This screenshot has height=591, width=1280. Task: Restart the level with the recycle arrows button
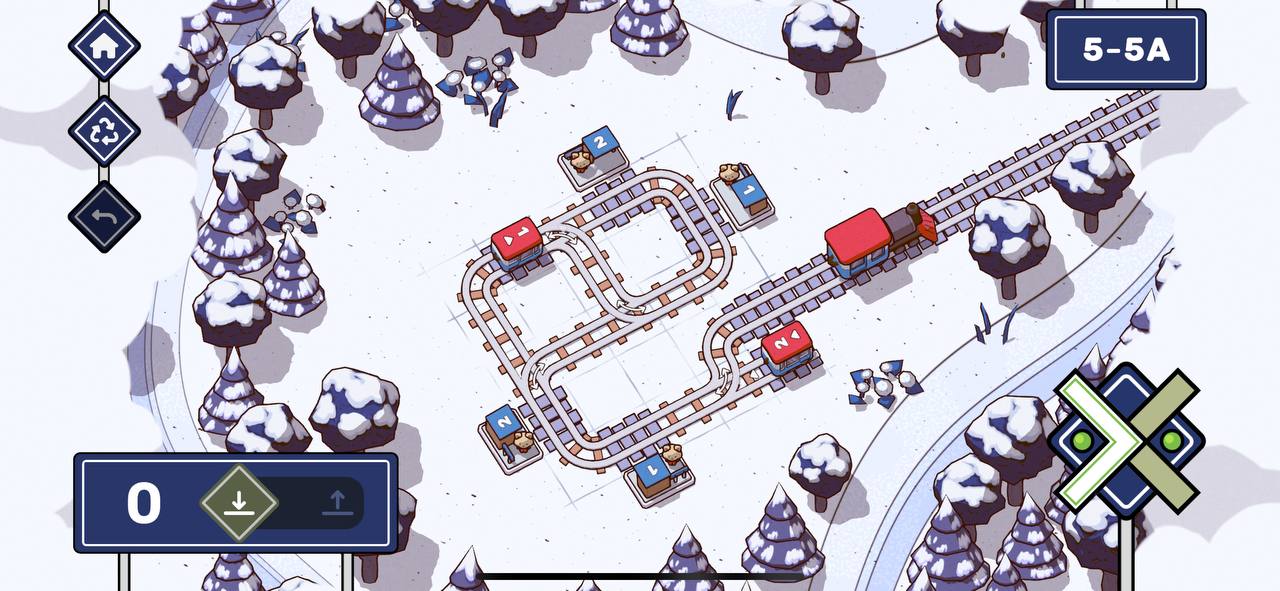tap(104, 131)
